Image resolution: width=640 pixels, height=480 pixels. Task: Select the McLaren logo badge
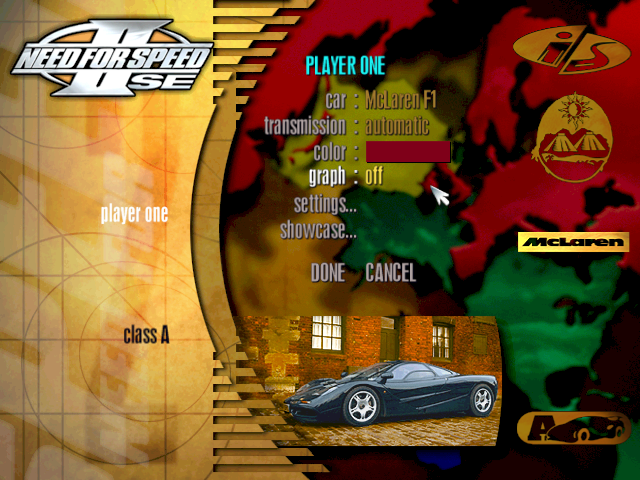point(573,242)
